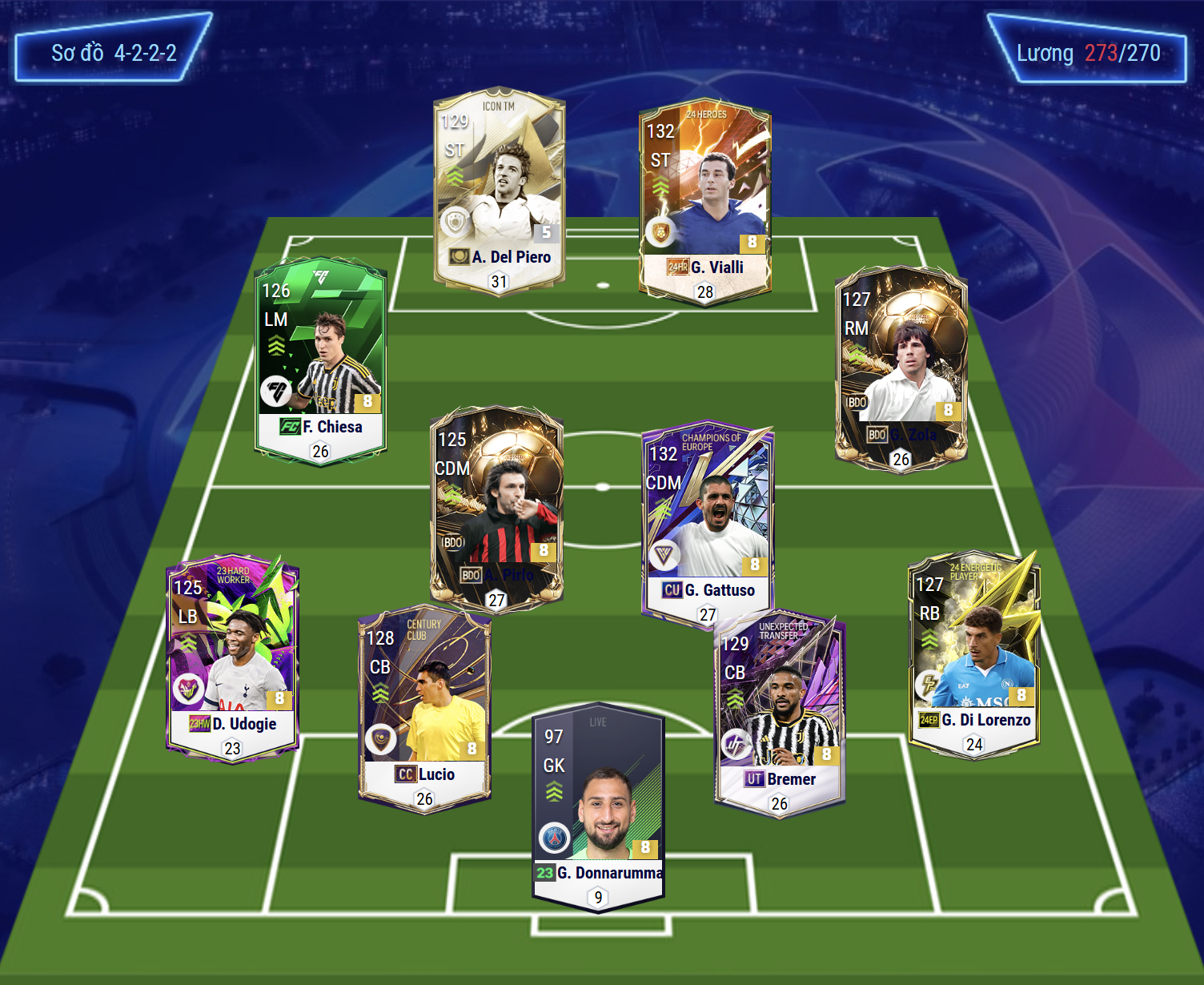Pick the Bremer centre back card
This screenshot has width=1204, height=985.
pyautogui.click(x=780, y=713)
